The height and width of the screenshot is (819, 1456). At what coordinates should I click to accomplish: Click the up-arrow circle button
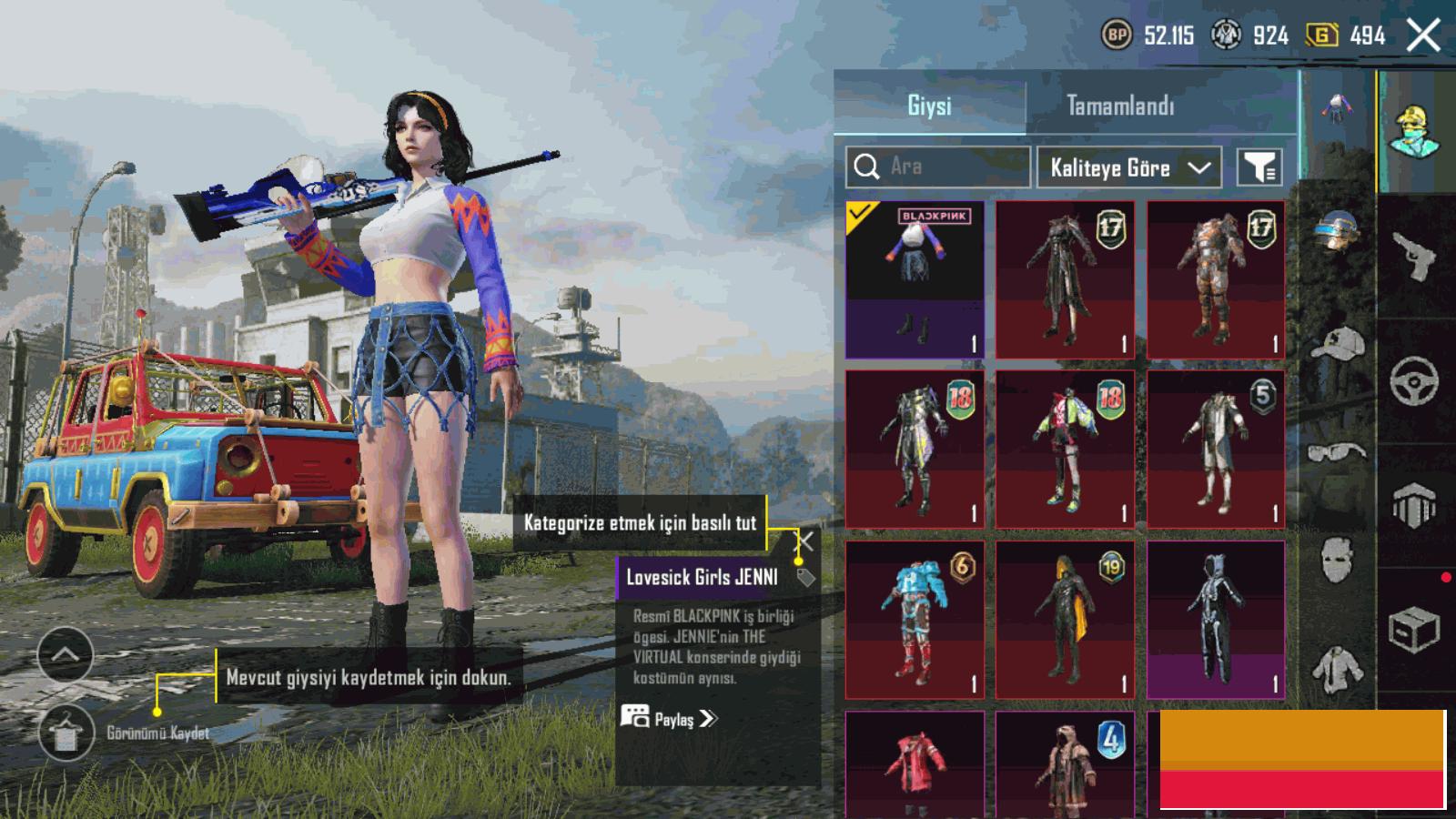[66, 654]
